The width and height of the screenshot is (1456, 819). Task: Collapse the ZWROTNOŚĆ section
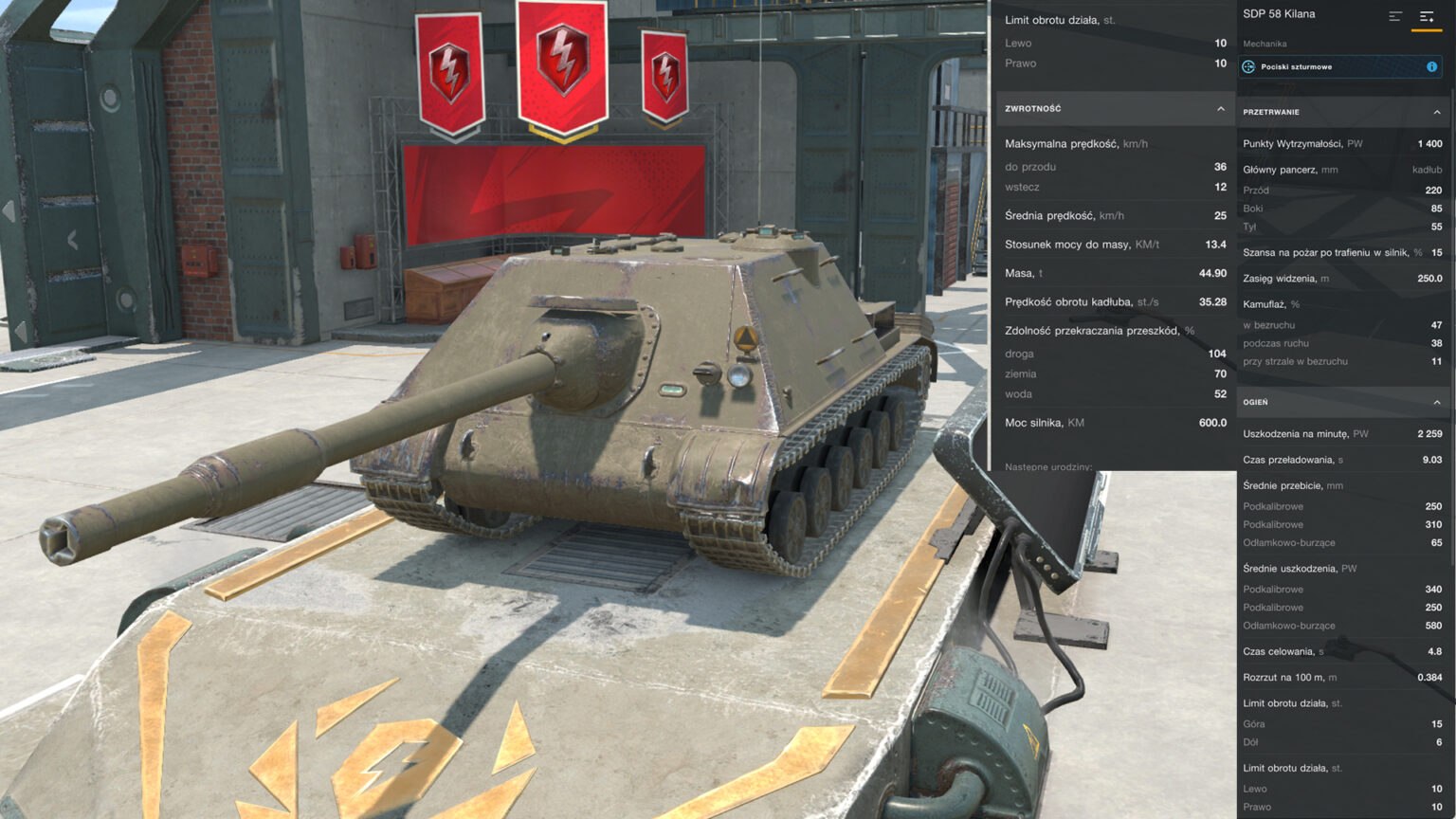(x=1221, y=108)
